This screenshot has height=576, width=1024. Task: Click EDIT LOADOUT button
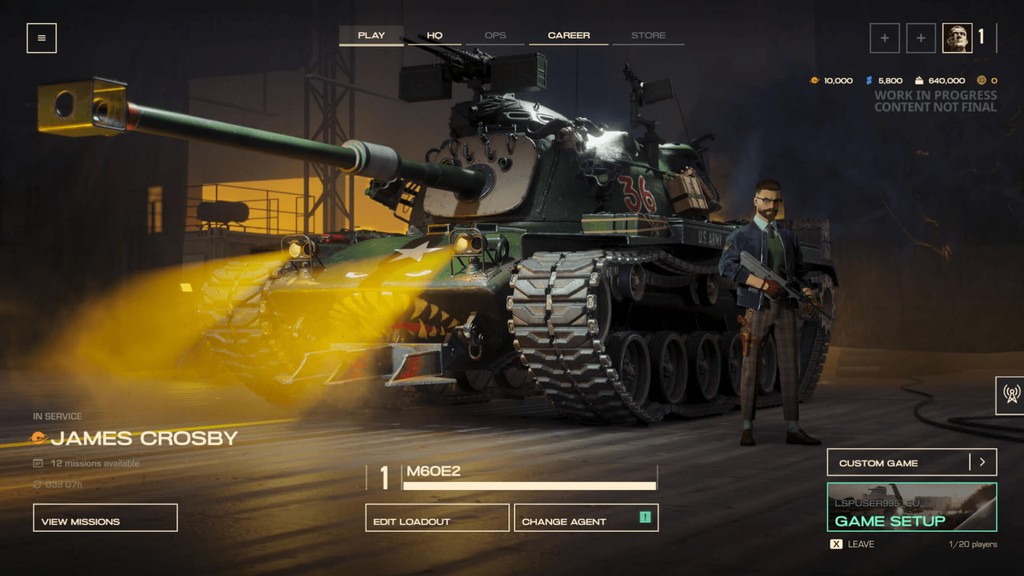tap(437, 518)
